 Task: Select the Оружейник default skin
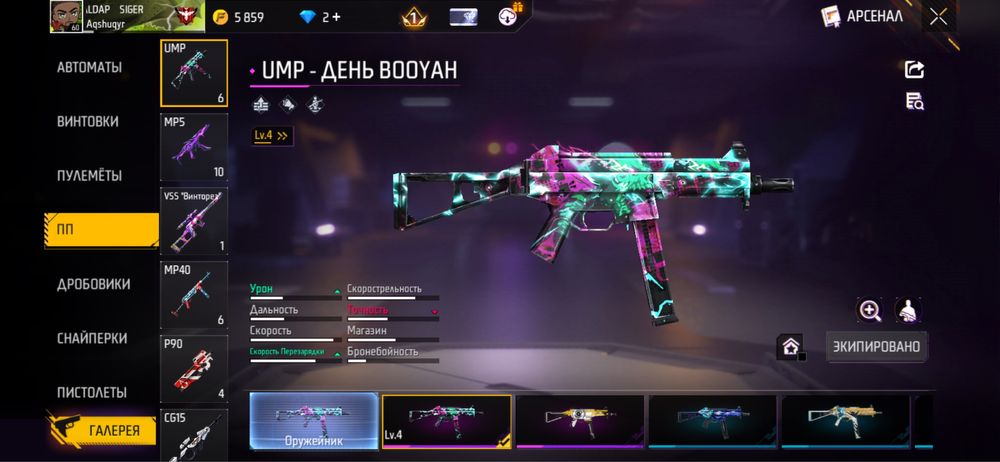tap(314, 420)
